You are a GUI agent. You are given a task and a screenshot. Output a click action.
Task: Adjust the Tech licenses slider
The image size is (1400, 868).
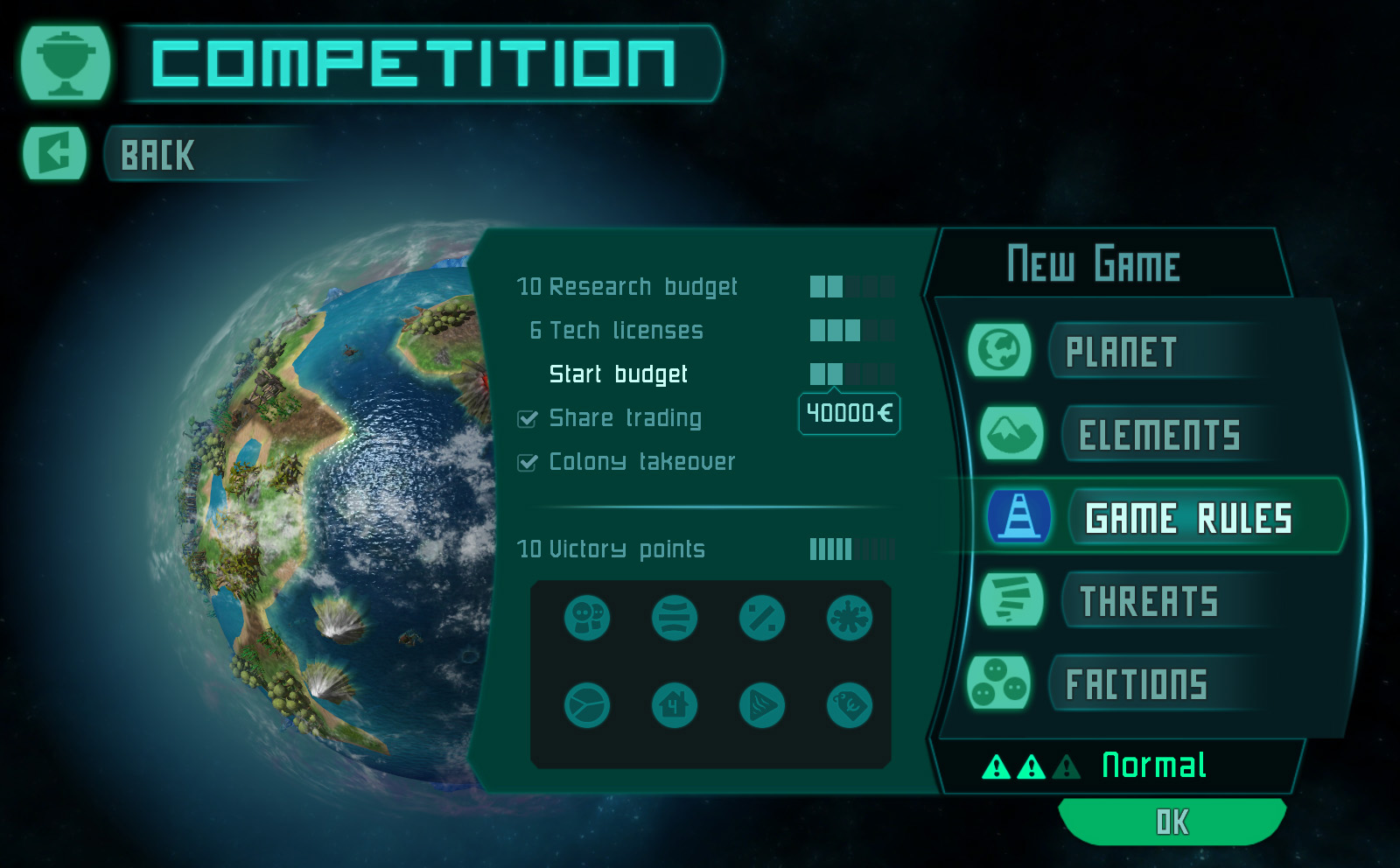point(851,330)
